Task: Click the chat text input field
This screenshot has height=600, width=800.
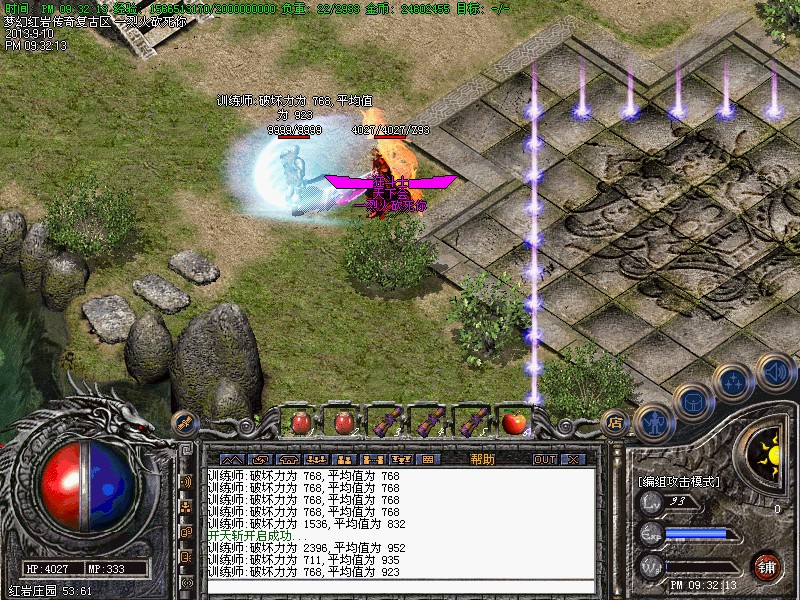Action: [400, 586]
